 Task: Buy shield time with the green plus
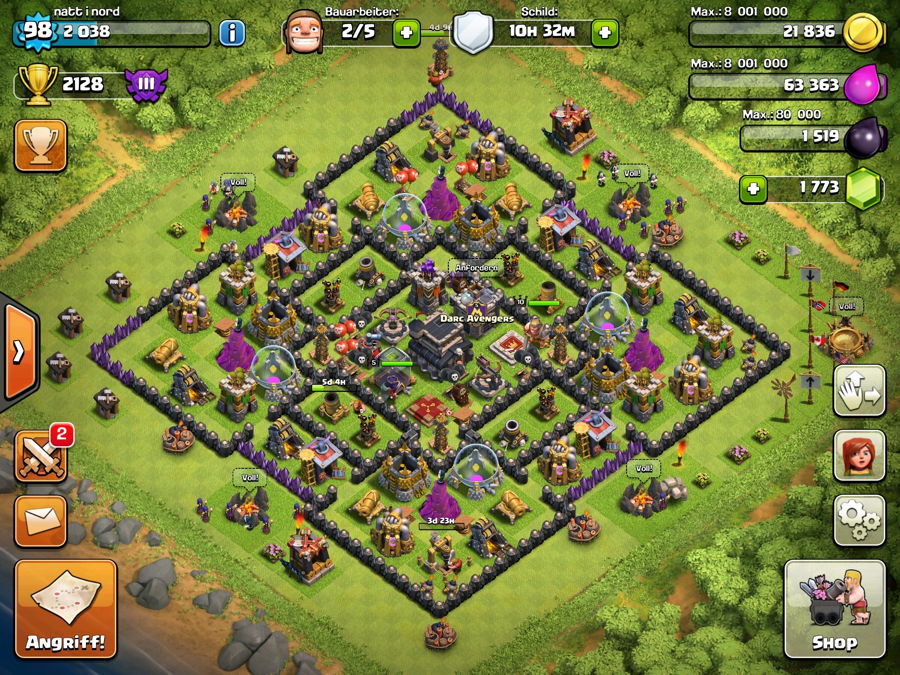pyautogui.click(x=604, y=33)
